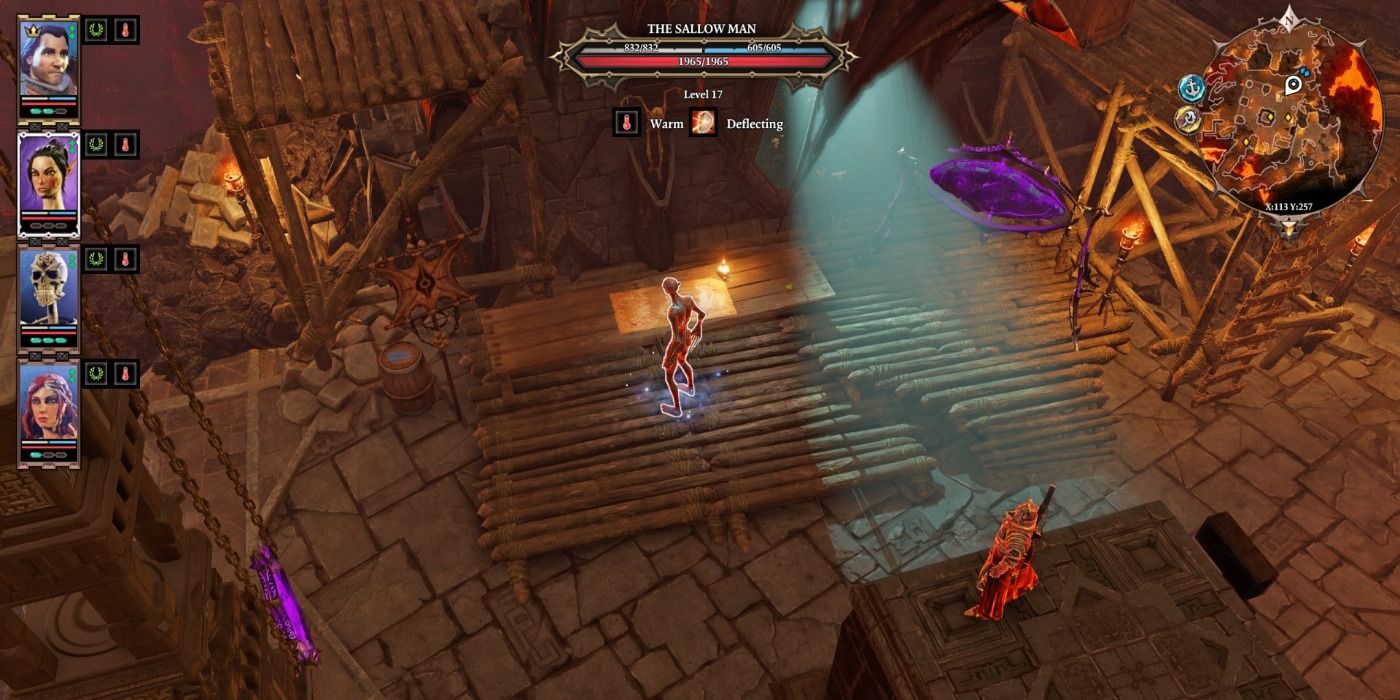Click the party leader's green wreath status icon

[x=96, y=30]
